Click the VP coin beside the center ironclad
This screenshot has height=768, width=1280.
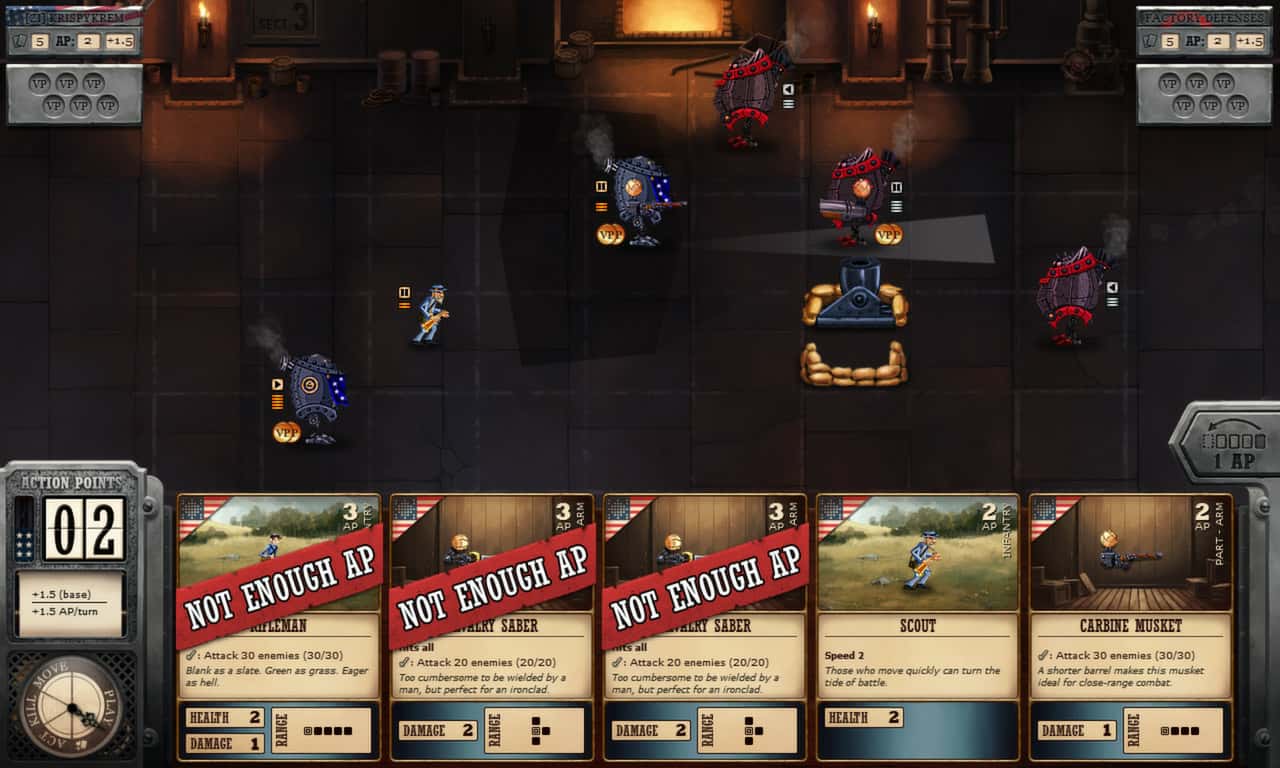[608, 237]
